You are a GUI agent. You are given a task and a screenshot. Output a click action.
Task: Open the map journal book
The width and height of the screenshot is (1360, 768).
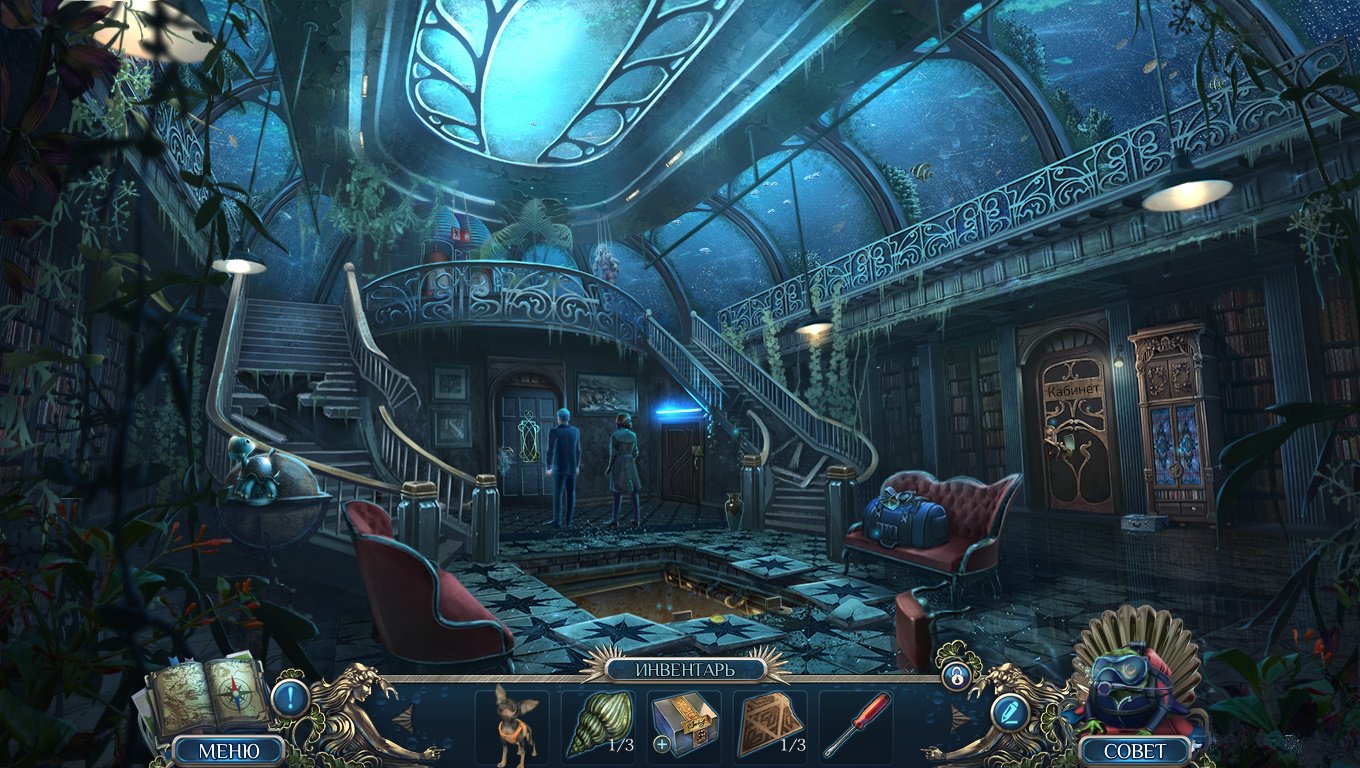click(207, 694)
